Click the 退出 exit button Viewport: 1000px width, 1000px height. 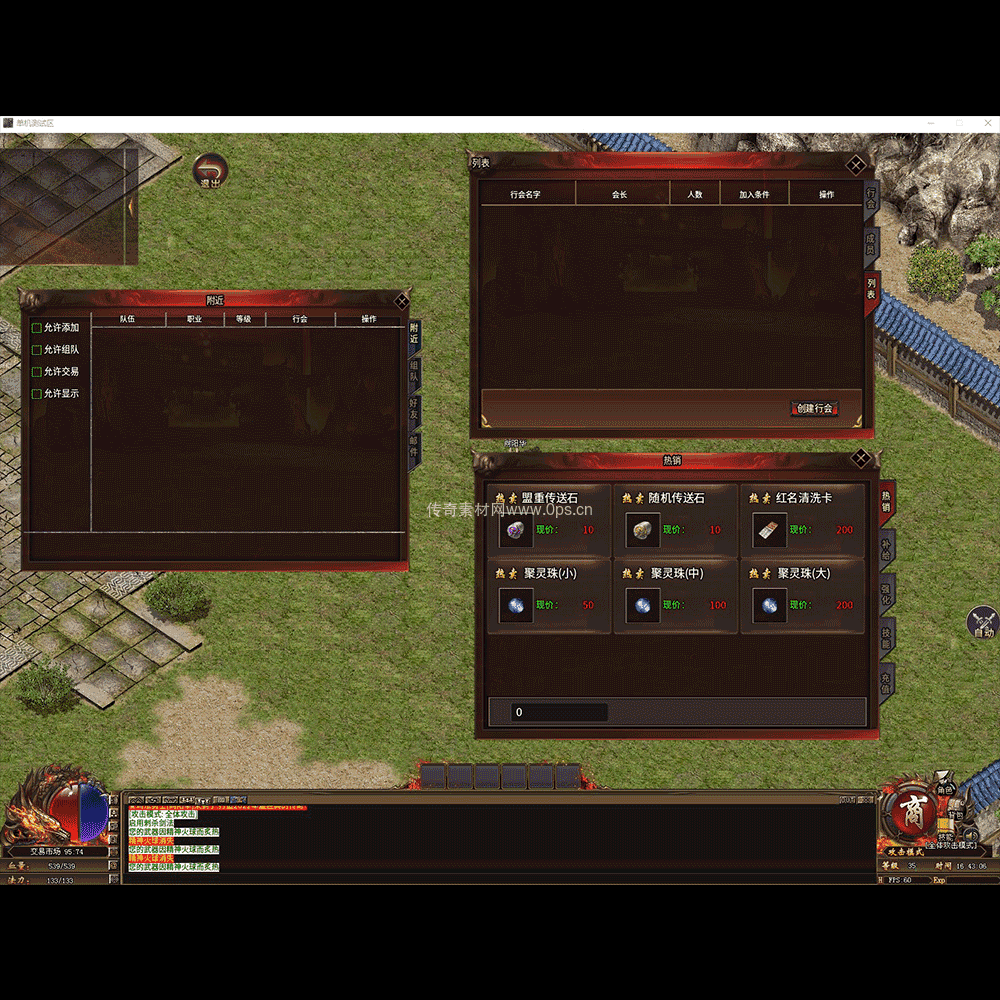(x=210, y=171)
